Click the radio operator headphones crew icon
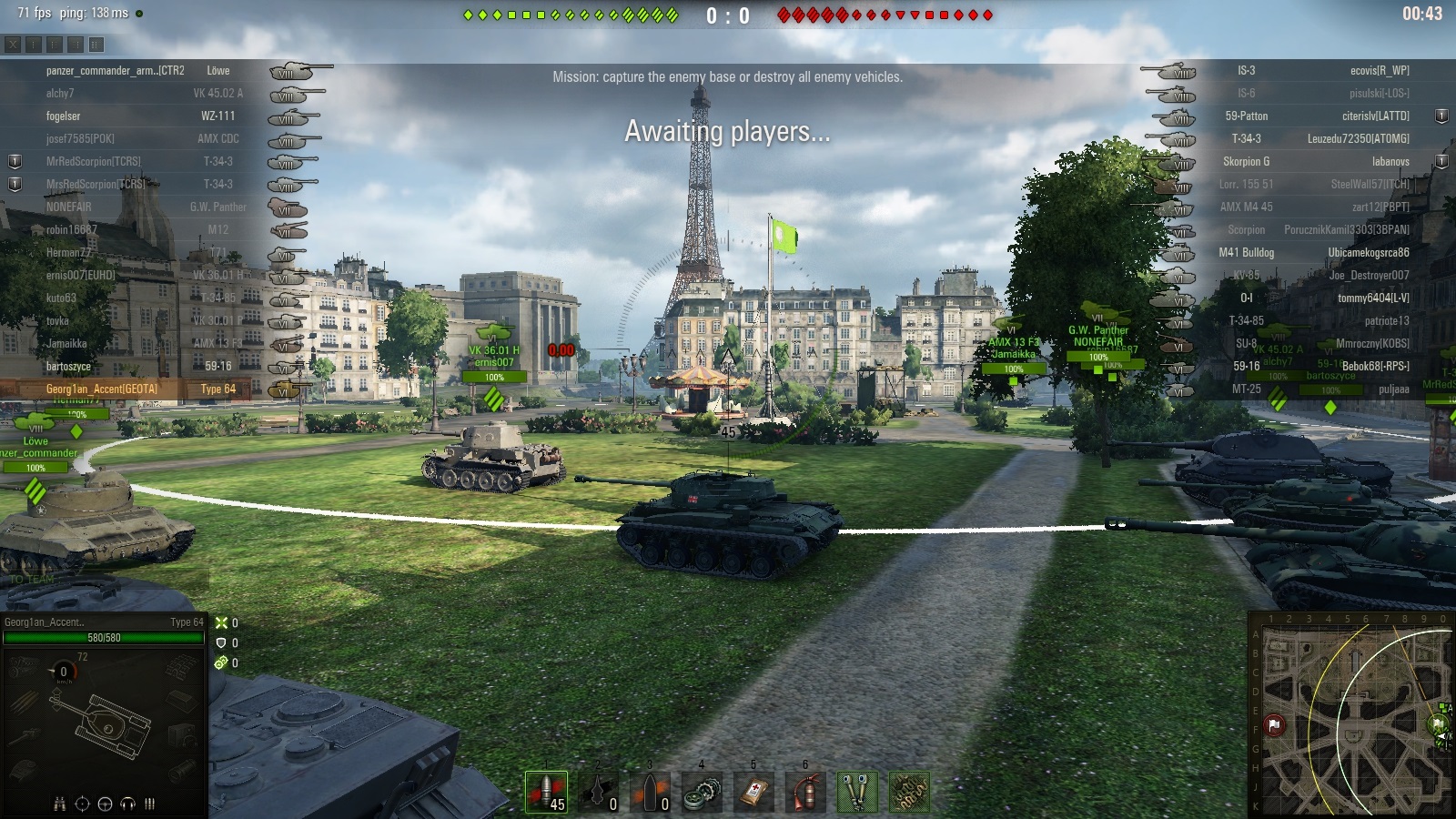 click(127, 804)
